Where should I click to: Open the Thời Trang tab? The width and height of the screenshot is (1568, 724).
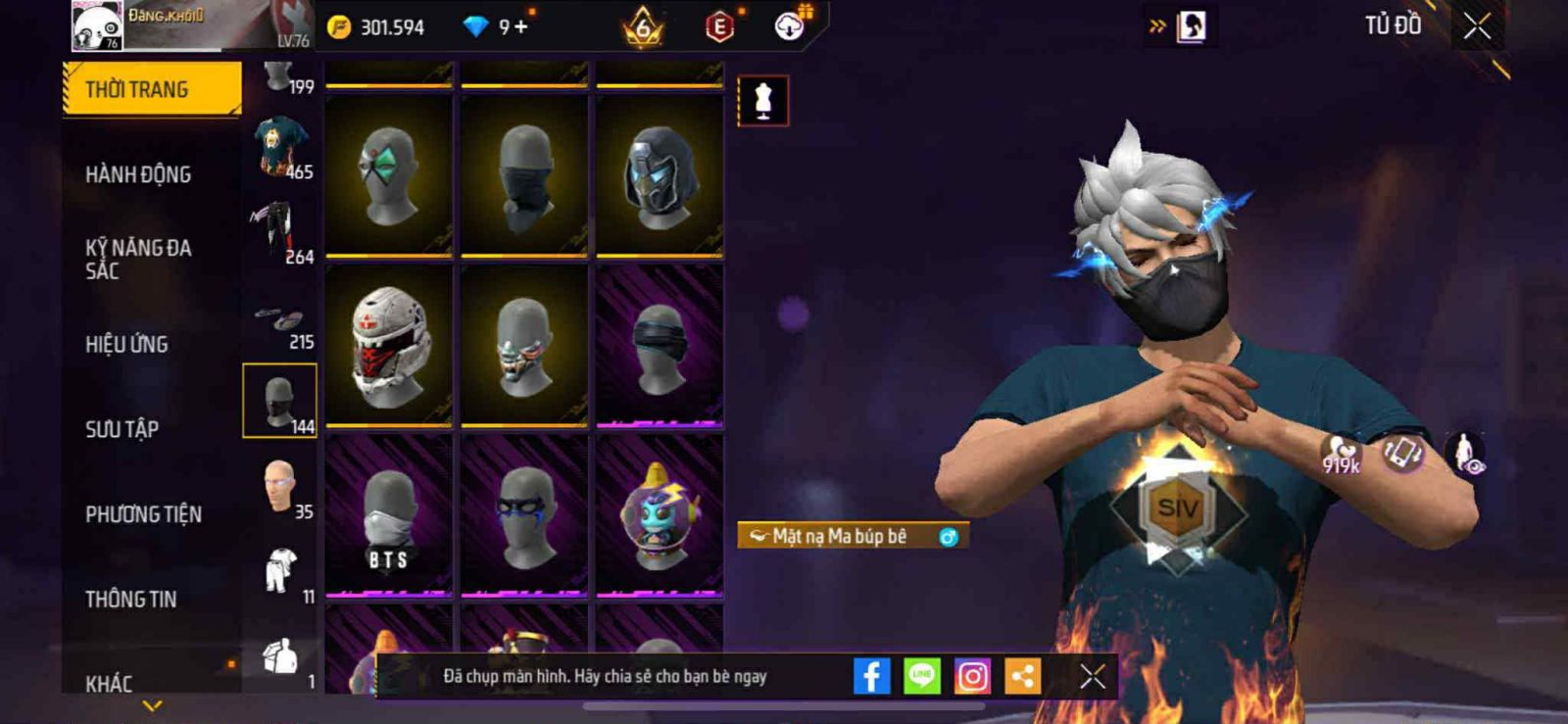click(151, 89)
